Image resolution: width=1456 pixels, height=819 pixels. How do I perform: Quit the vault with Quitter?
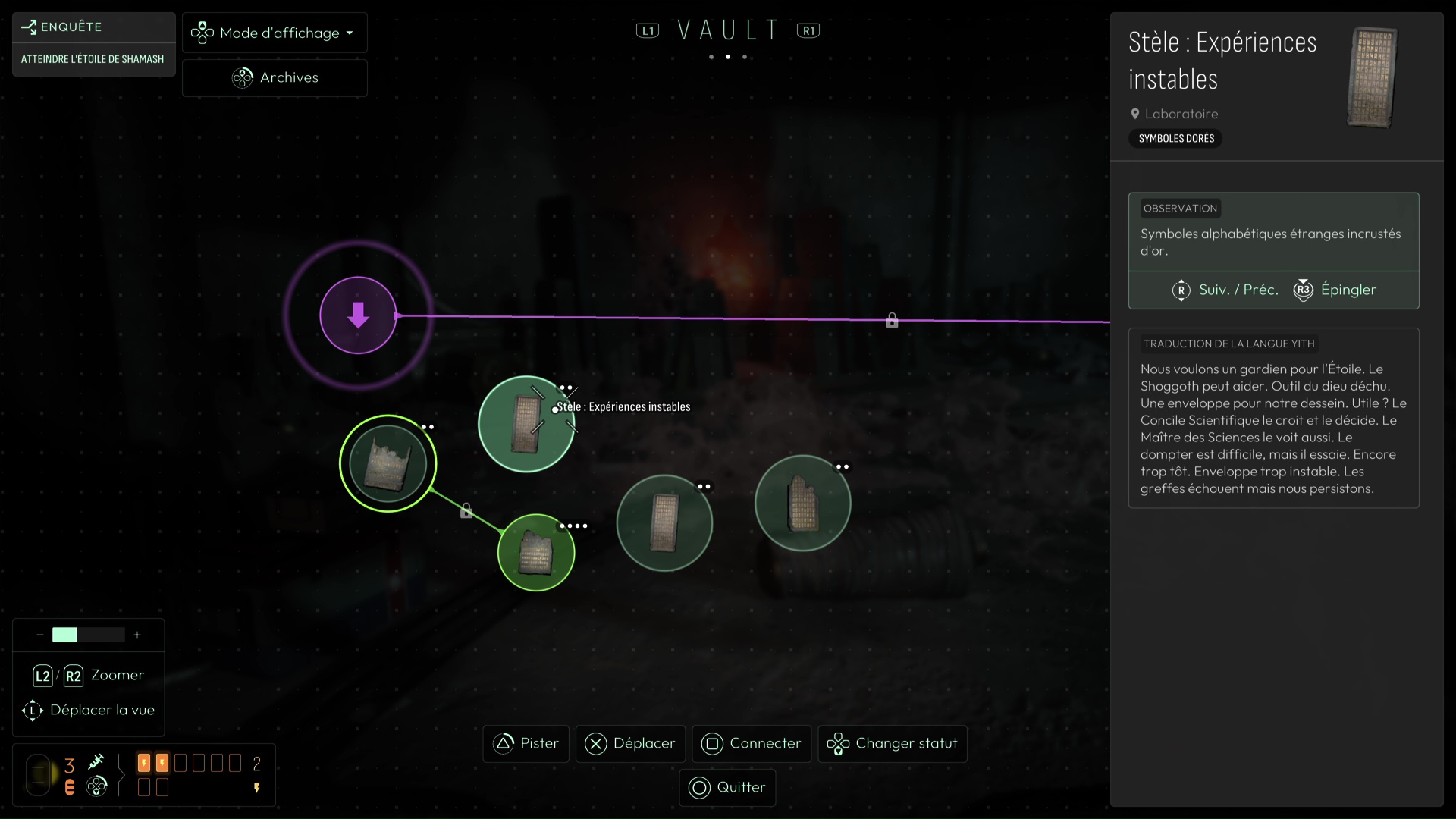point(727,788)
